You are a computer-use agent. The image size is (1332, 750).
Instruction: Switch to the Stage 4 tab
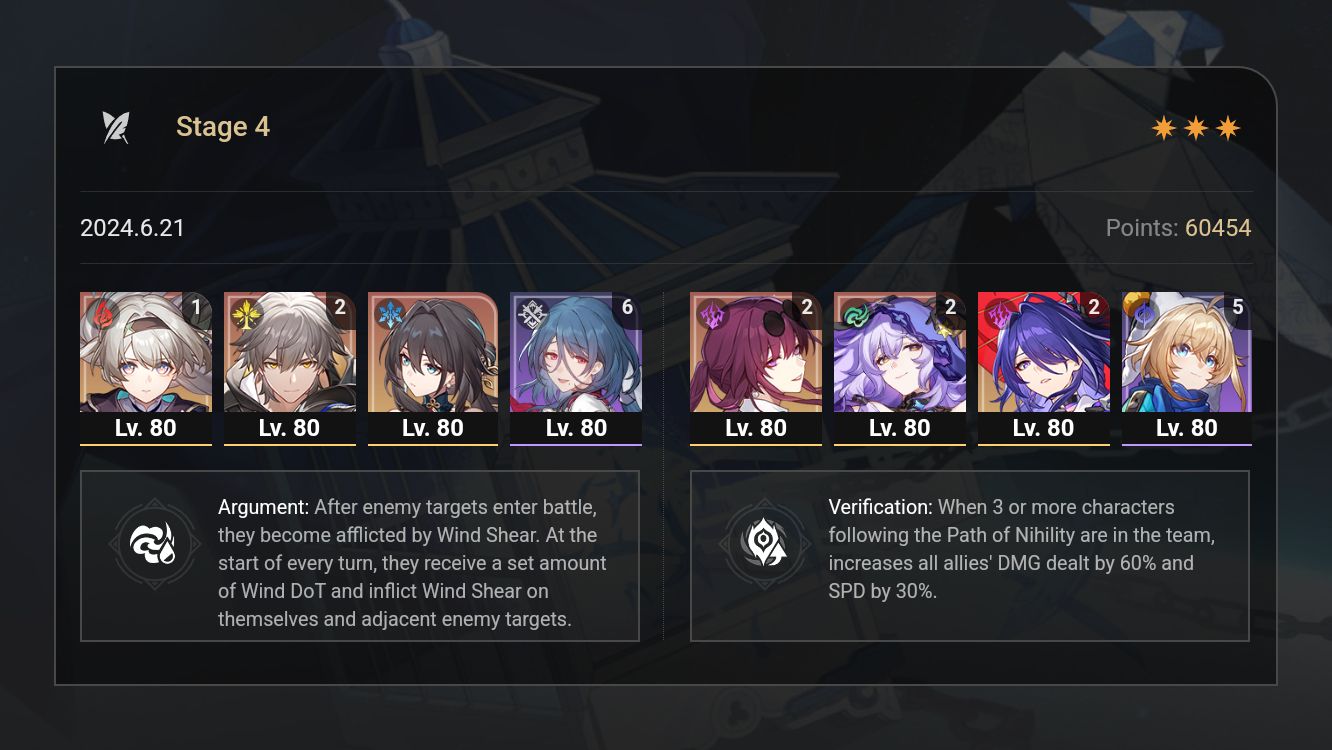pos(222,126)
